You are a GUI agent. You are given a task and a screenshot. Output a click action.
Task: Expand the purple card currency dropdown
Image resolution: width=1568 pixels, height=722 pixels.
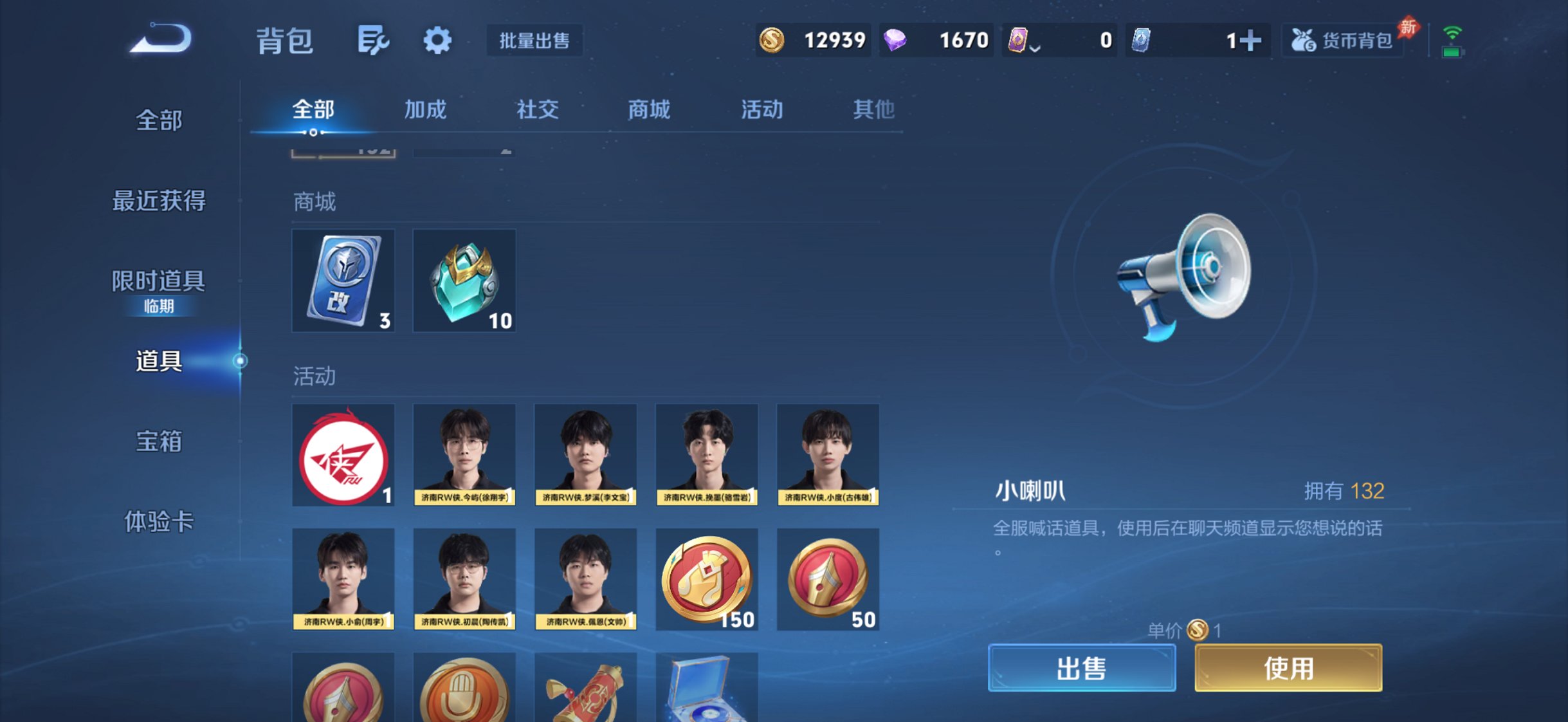1037,44
